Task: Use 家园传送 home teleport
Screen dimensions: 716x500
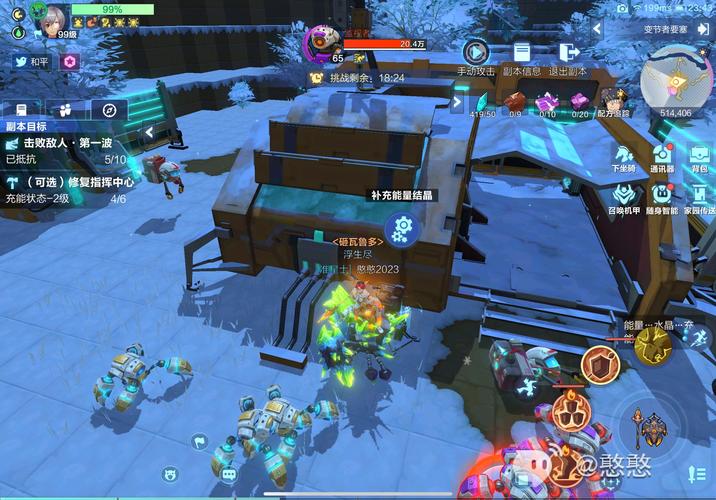Action: click(698, 196)
